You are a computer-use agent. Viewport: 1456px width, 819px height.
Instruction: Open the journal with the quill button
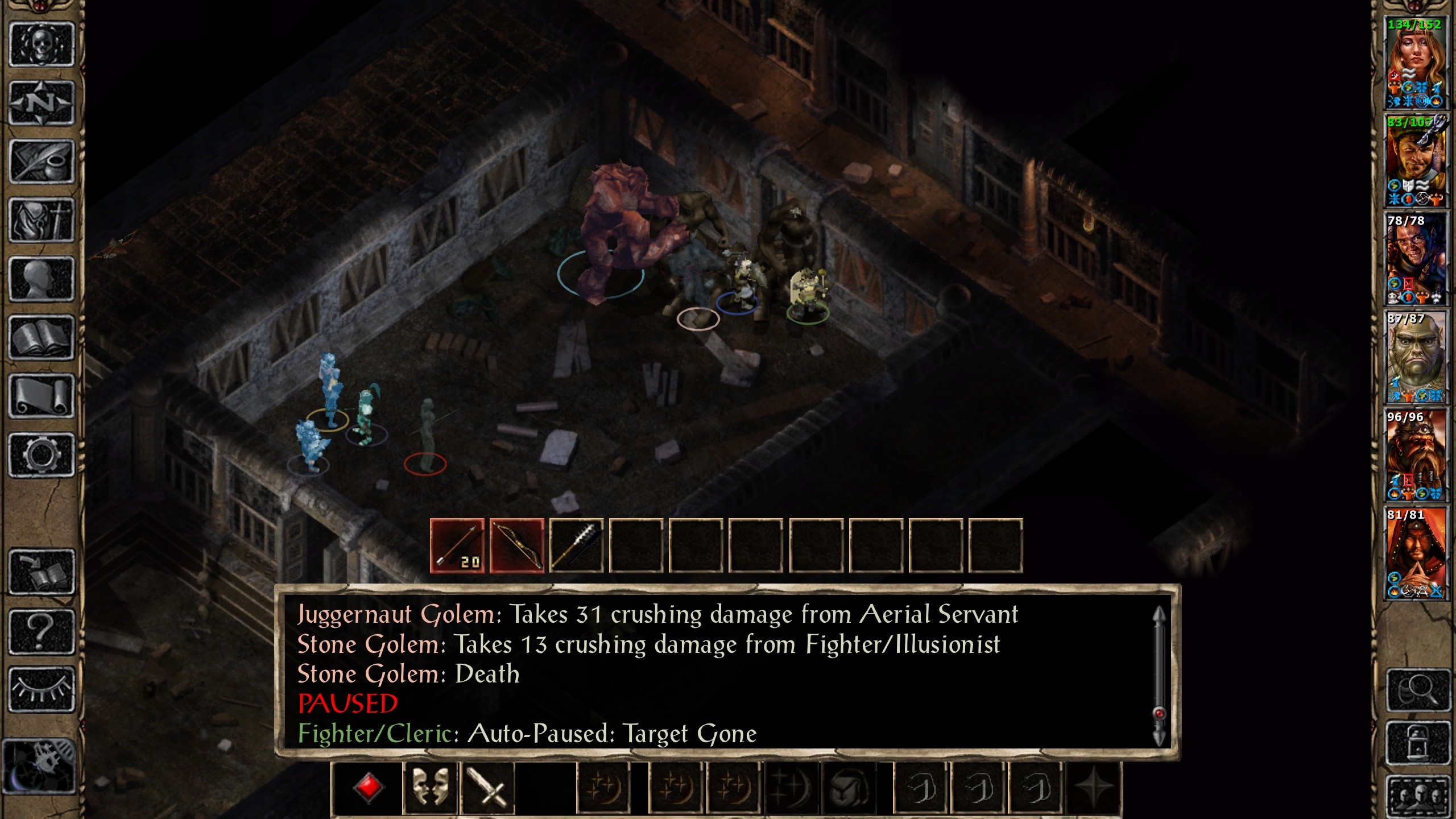(x=42, y=162)
